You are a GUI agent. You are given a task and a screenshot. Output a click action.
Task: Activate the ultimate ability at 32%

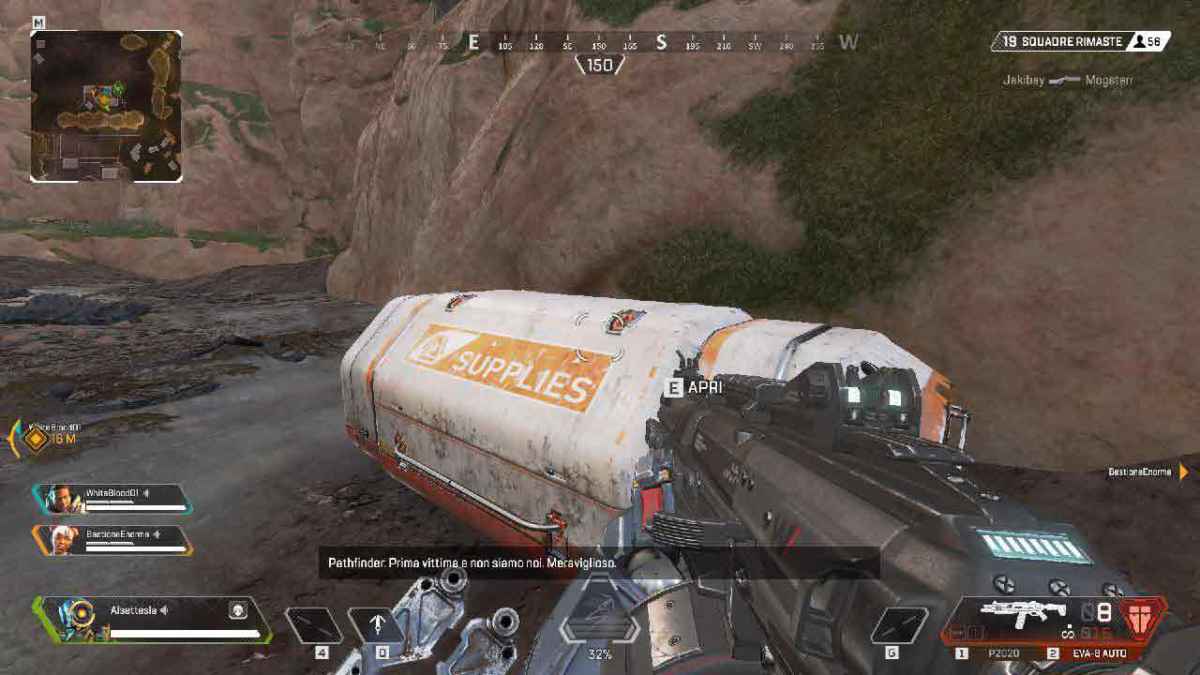pyautogui.click(x=599, y=627)
